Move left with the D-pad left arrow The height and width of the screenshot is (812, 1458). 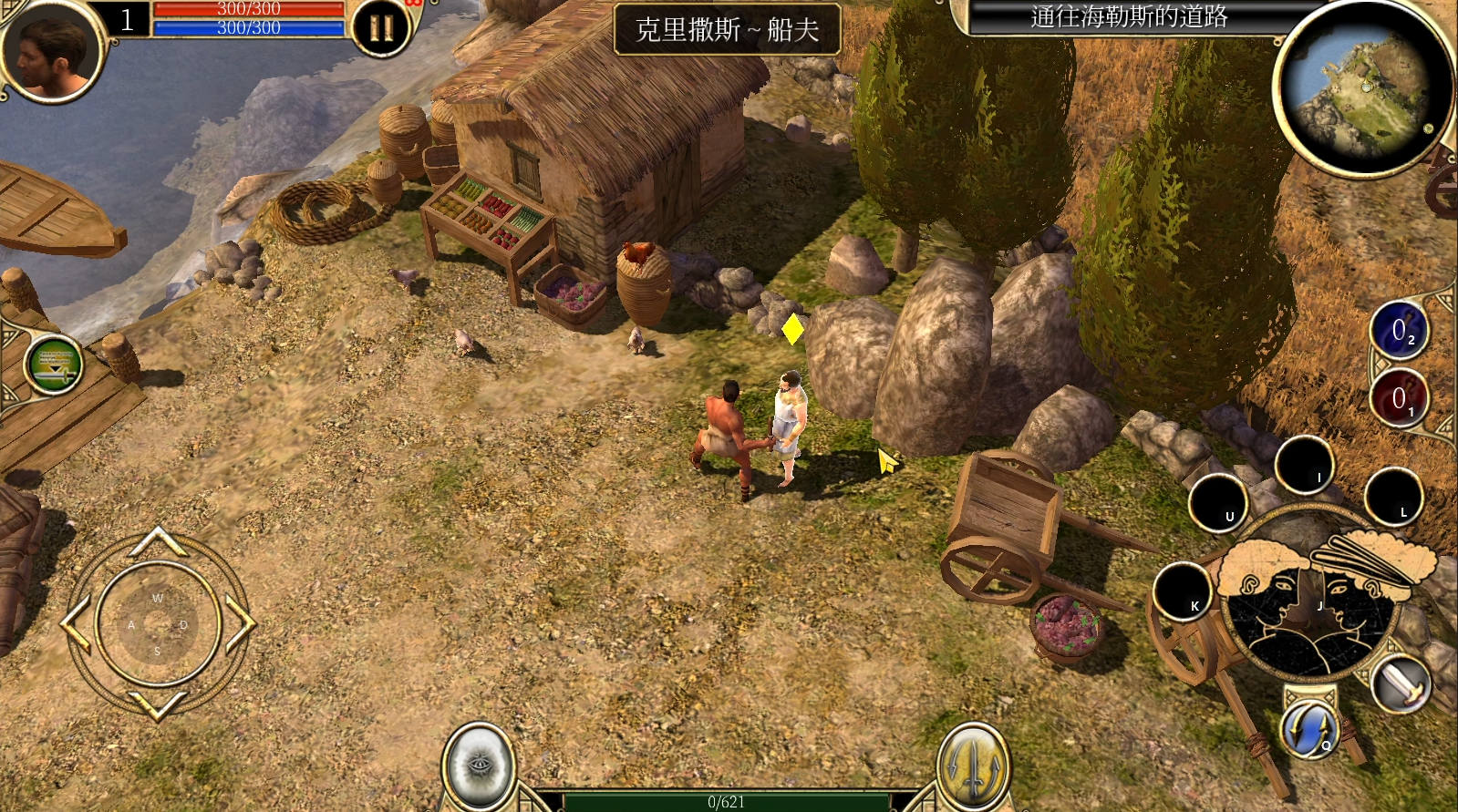(x=77, y=624)
